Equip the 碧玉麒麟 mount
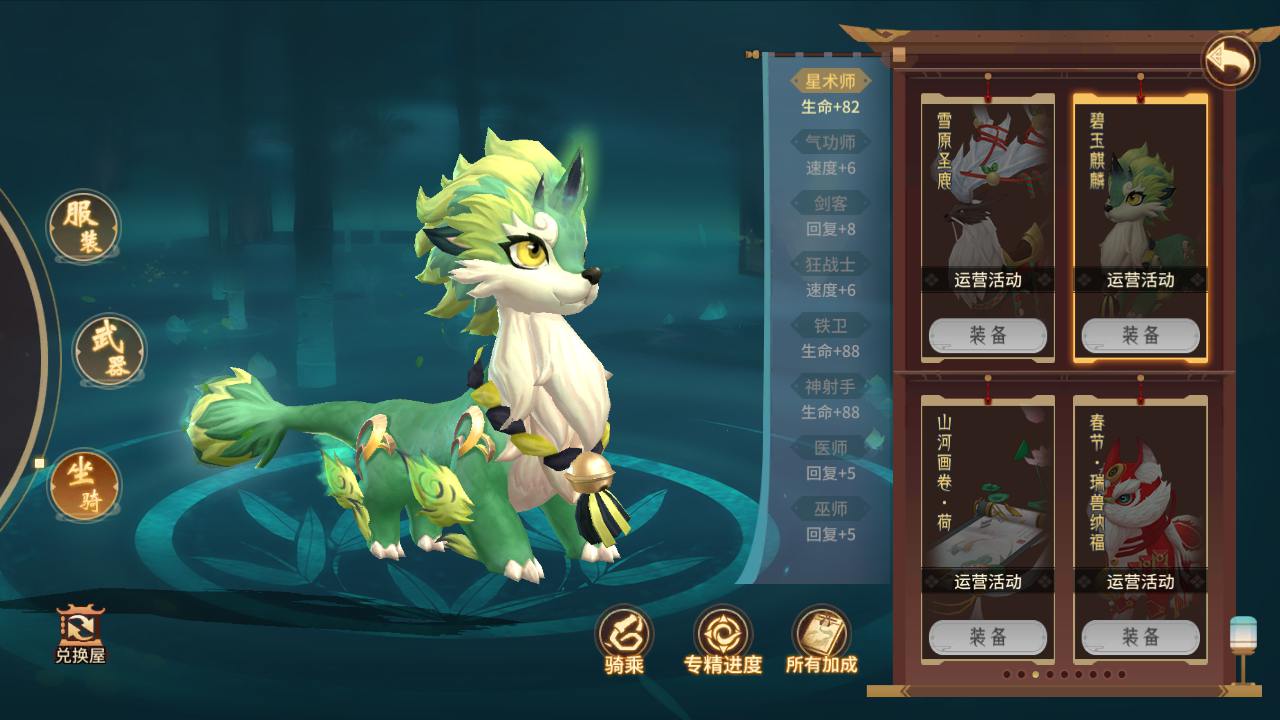The image size is (1280, 720). 1140,336
